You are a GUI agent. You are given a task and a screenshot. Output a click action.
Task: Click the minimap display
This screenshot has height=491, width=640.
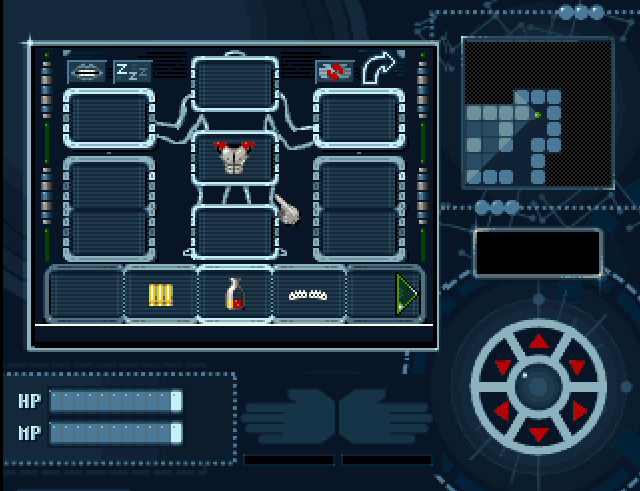pyautogui.click(x=537, y=112)
